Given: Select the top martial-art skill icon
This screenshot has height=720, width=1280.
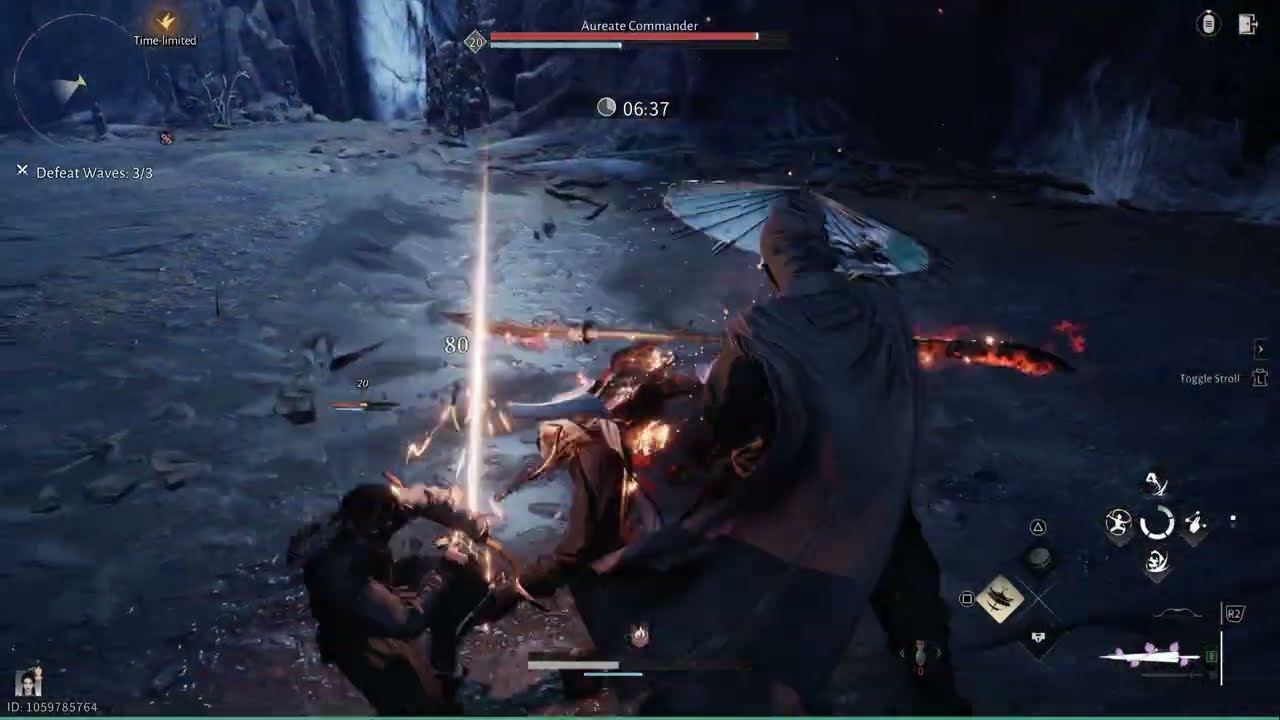Looking at the screenshot, I should 1157,485.
